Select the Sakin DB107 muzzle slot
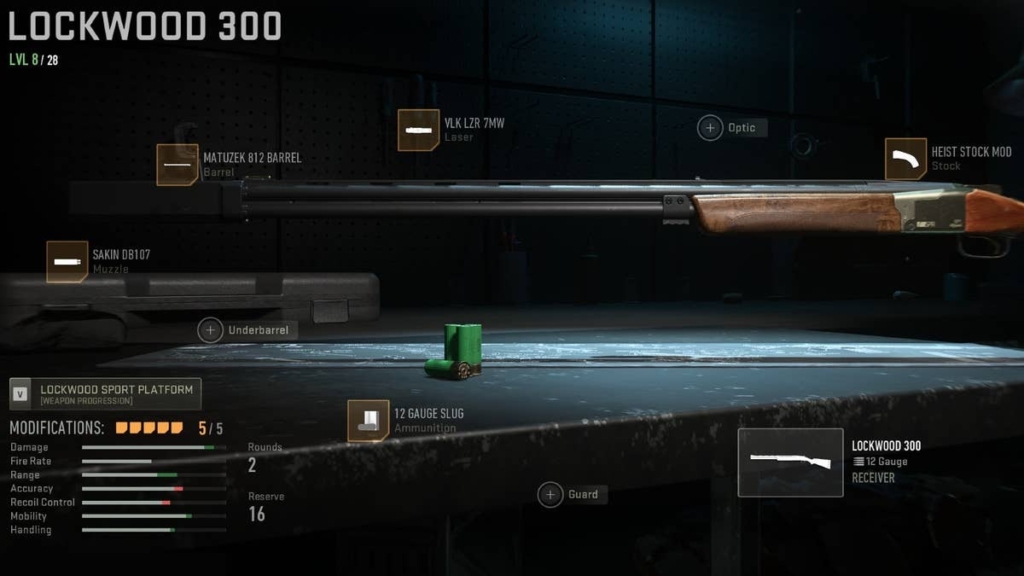1024x576 pixels. click(x=68, y=262)
